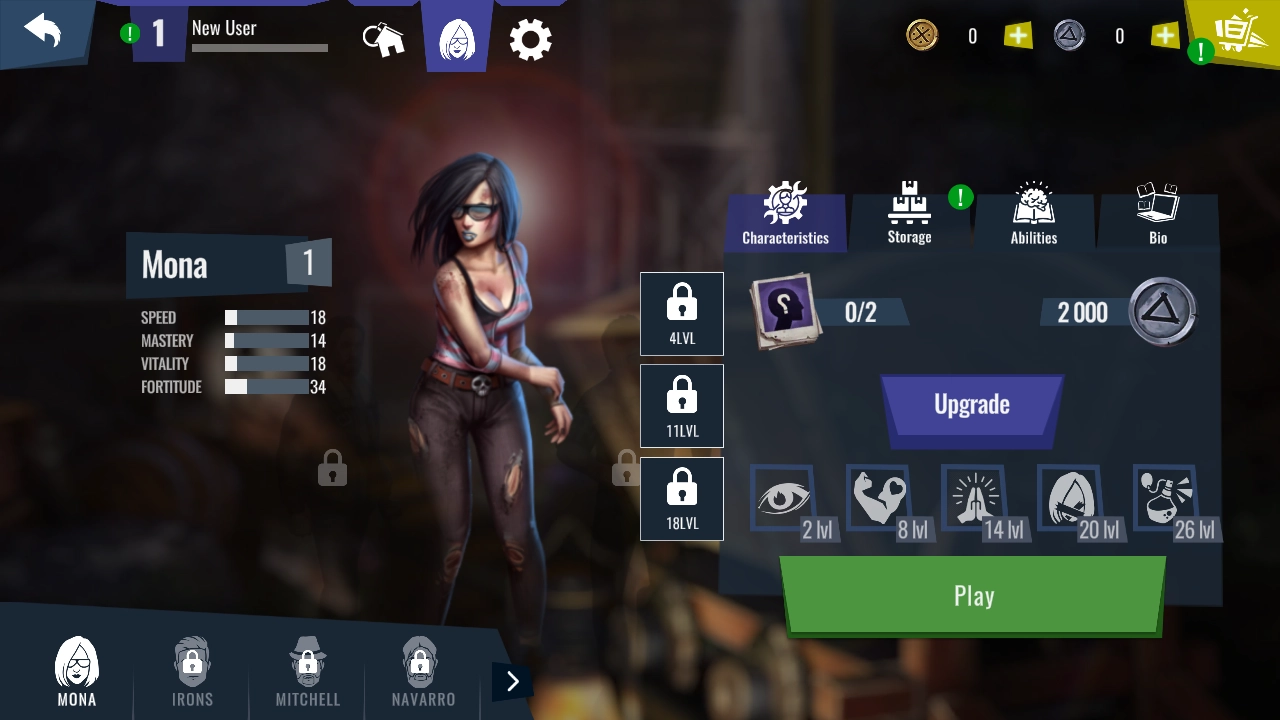Select locked character Mitchell
The height and width of the screenshot is (720, 1280).
[307, 671]
